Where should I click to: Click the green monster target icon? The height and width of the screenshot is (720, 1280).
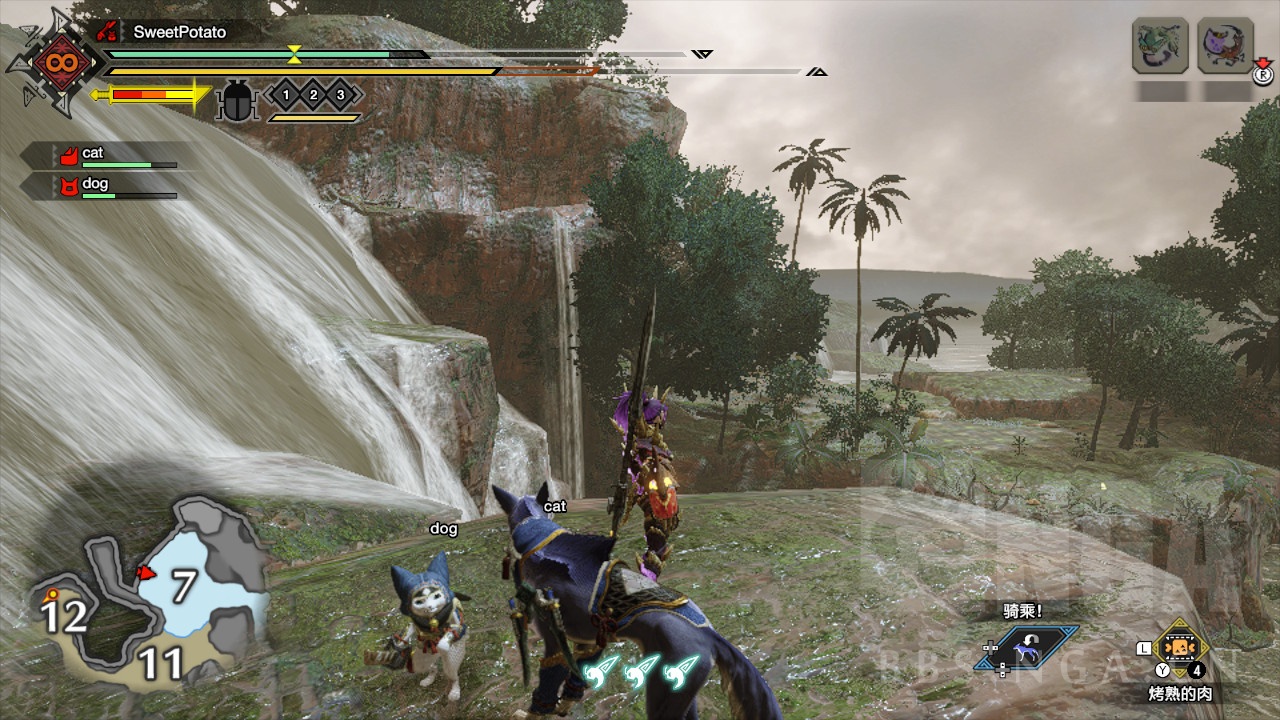[1160, 45]
